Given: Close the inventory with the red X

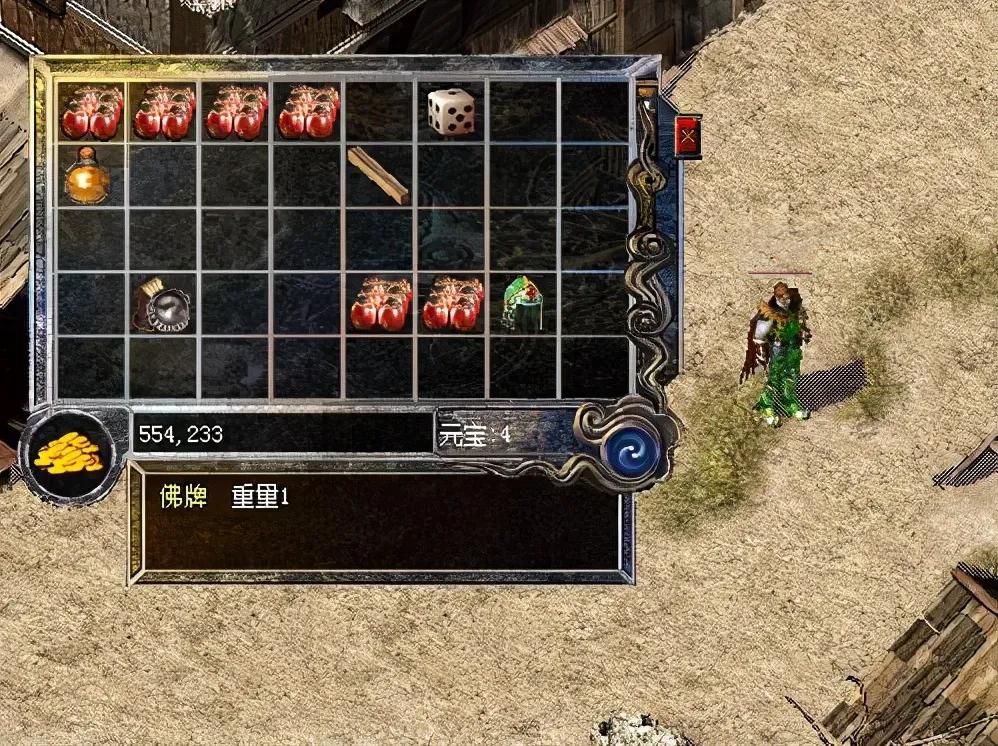Looking at the screenshot, I should pos(687,135).
